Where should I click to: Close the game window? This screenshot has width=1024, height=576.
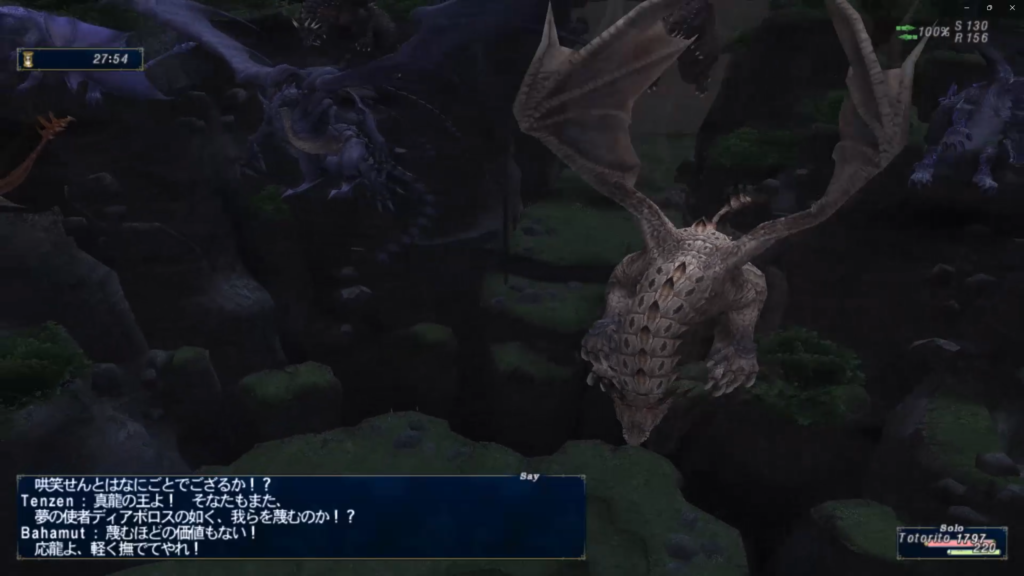tap(1012, 8)
